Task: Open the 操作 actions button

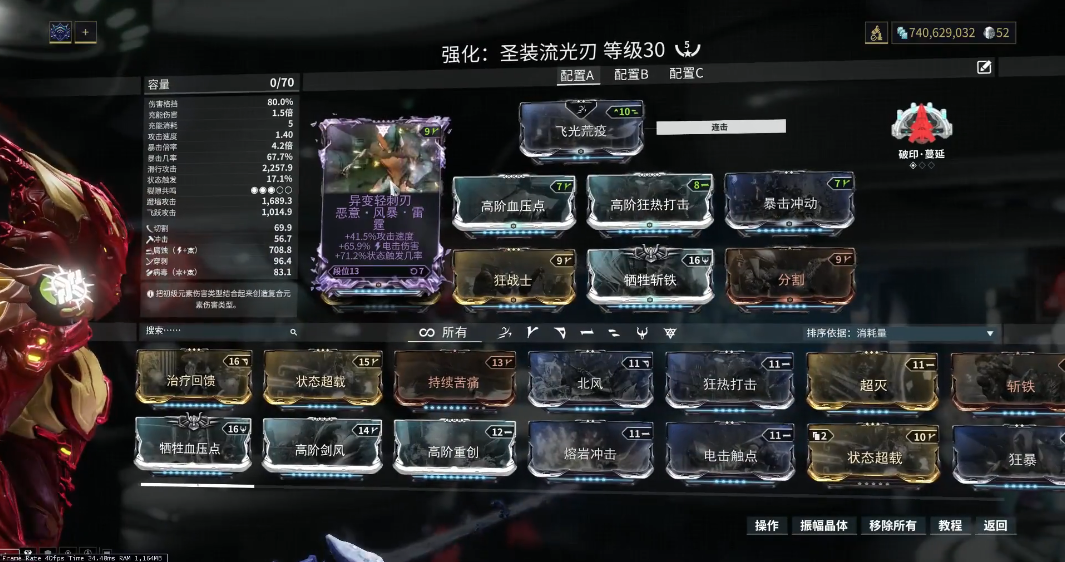Action: tap(767, 525)
